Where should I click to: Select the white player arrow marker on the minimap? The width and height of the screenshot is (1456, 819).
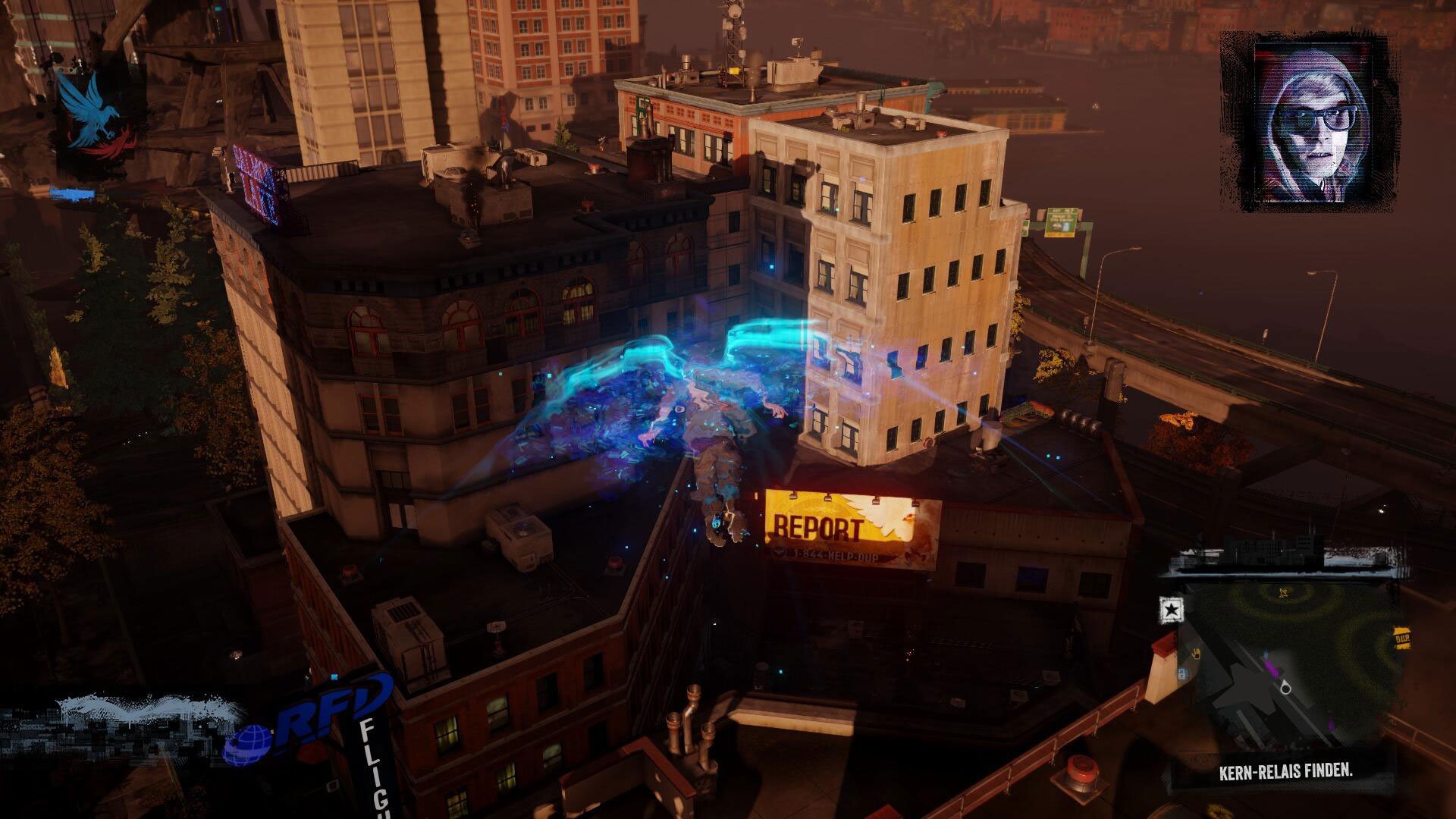pyautogui.click(x=1285, y=687)
